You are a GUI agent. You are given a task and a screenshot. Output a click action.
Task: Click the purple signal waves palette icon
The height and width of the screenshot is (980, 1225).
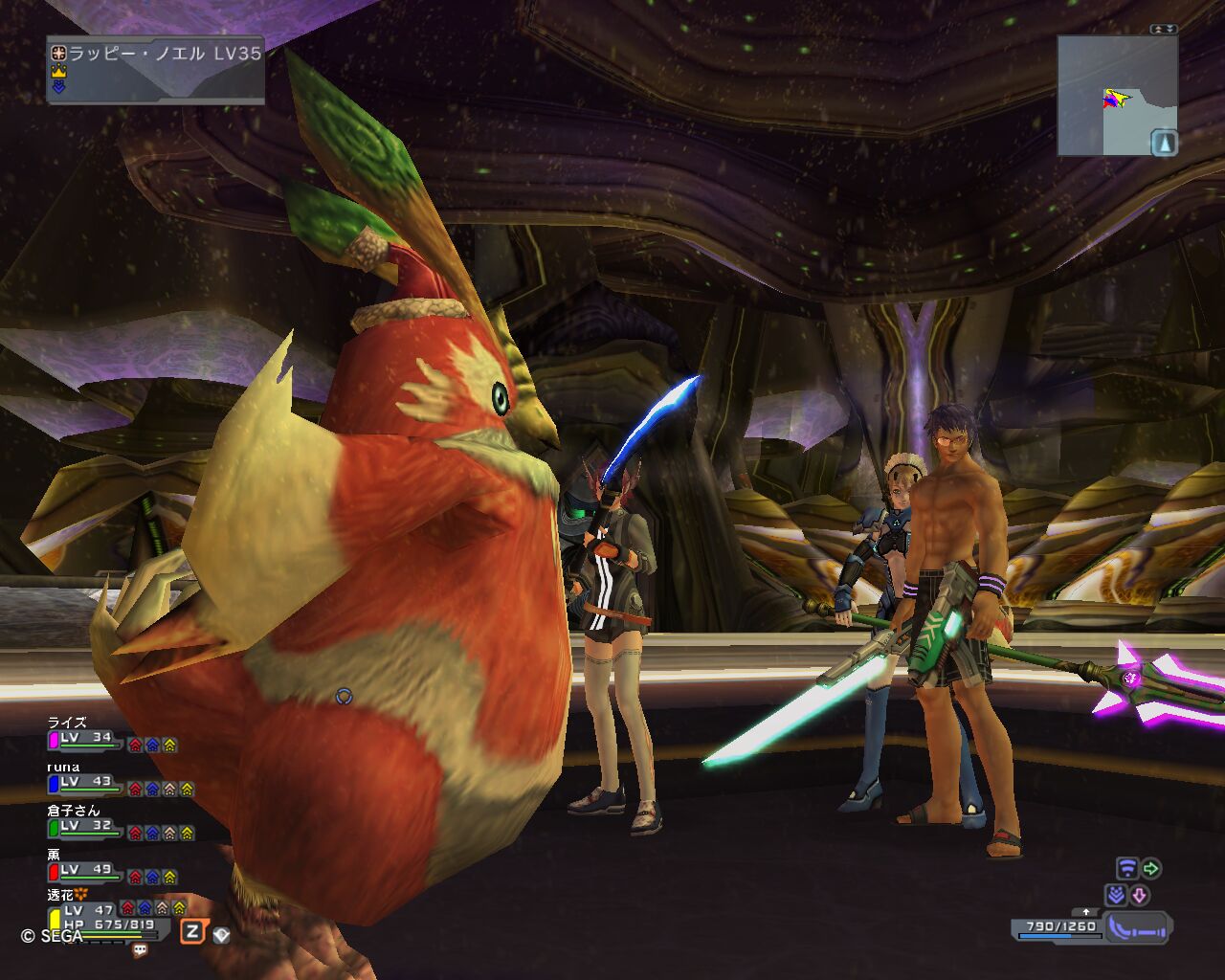coord(1127,869)
